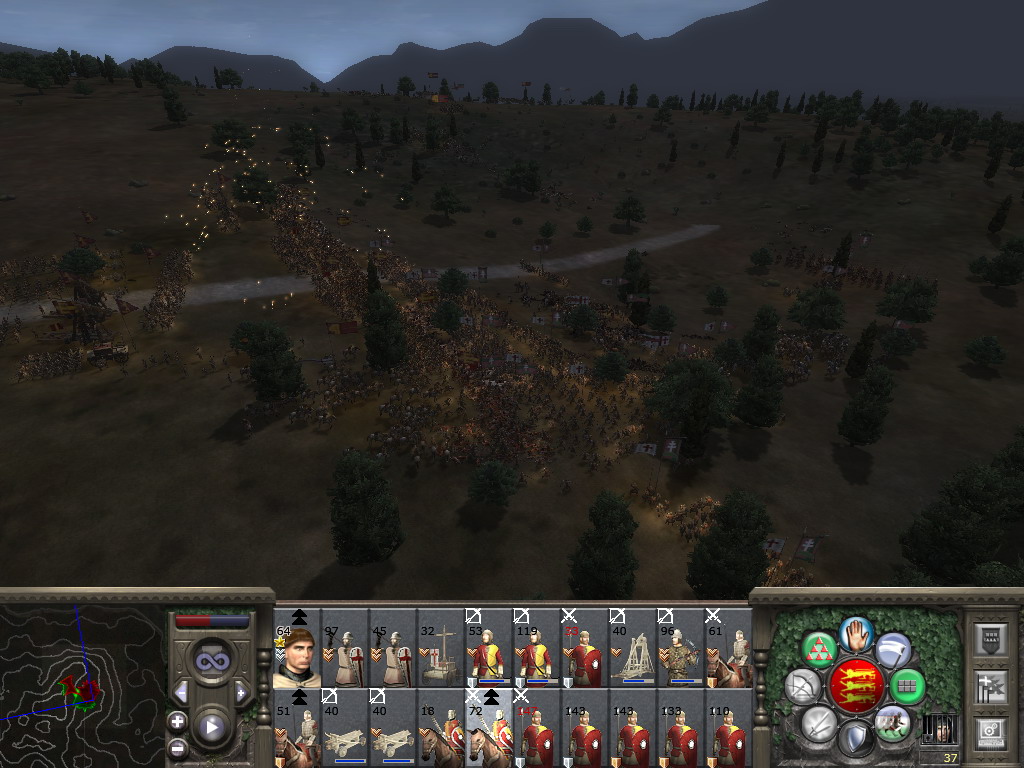Toggle guard mode with the shield button
The image size is (1024, 768).
point(856,739)
